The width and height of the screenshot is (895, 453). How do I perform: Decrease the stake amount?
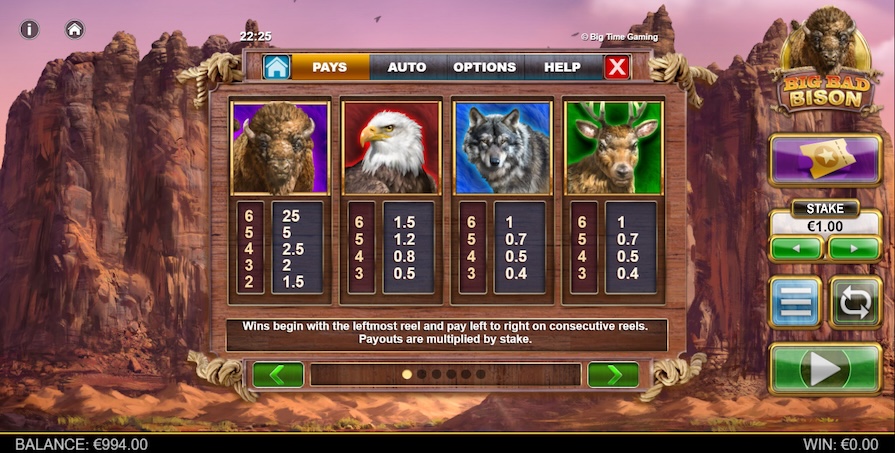796,248
